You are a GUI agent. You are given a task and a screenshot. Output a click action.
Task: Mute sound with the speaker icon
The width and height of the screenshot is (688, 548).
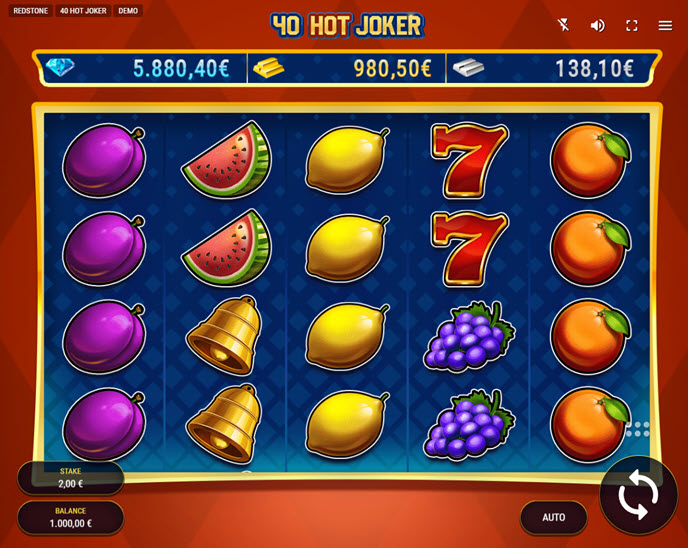point(598,25)
